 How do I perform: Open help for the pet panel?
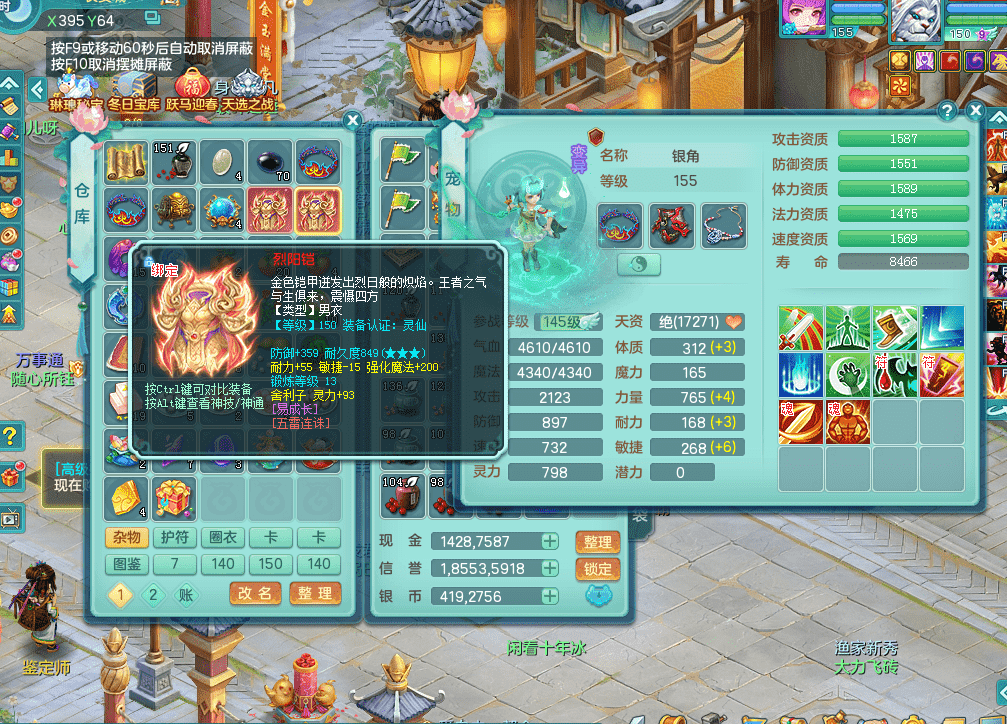coord(947,111)
